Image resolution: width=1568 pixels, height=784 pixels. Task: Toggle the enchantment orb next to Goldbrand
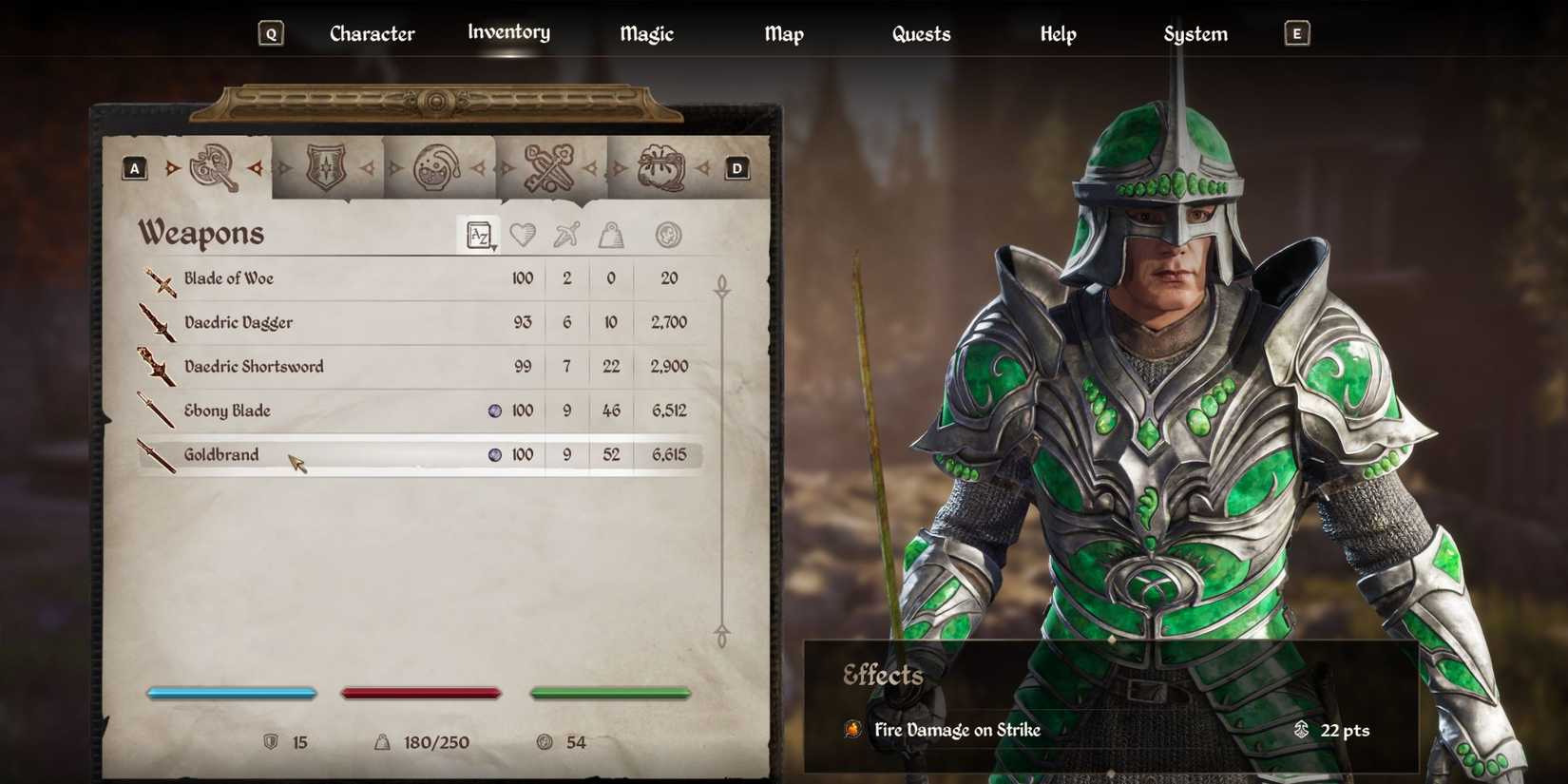pos(493,454)
